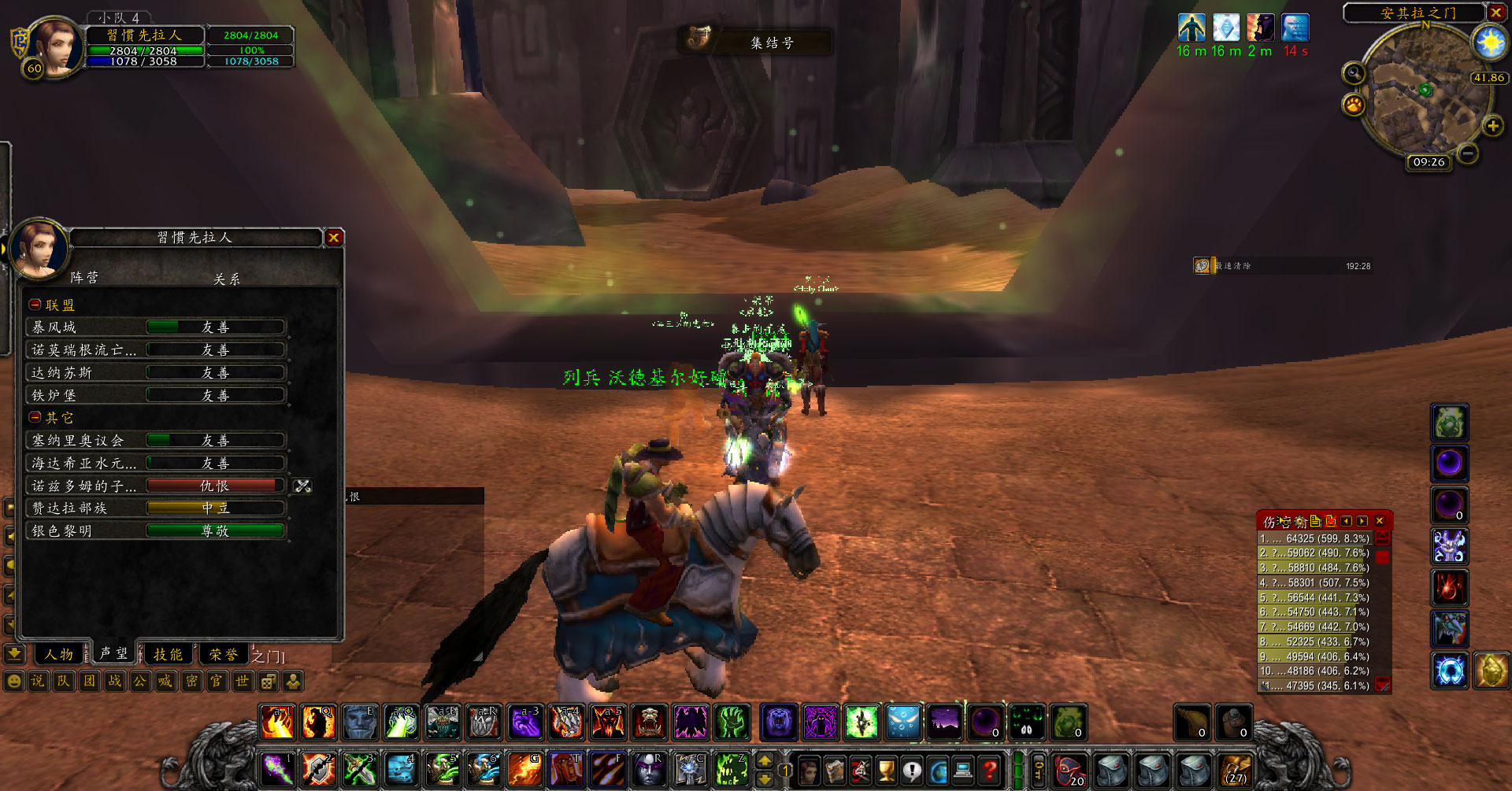Select the 说 say chat channel button
The image size is (1512, 791).
click(38, 681)
